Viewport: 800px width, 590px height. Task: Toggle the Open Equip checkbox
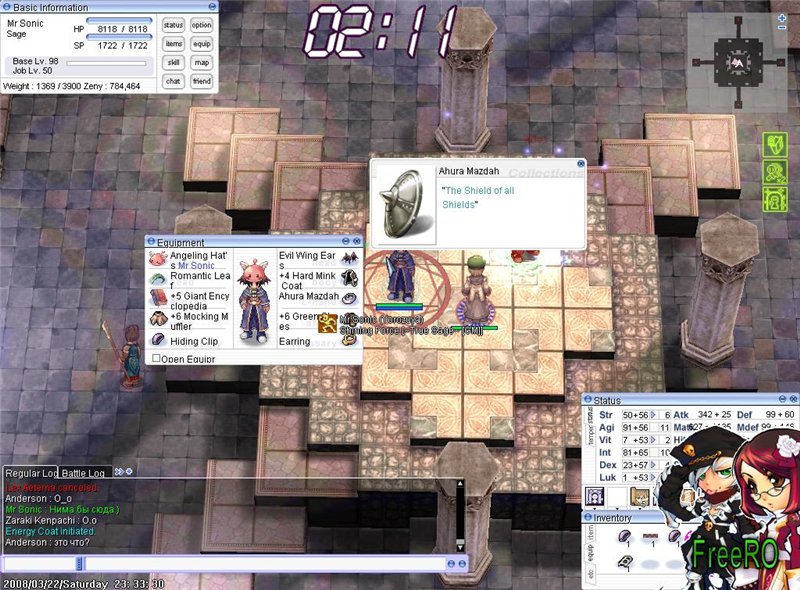(x=156, y=358)
